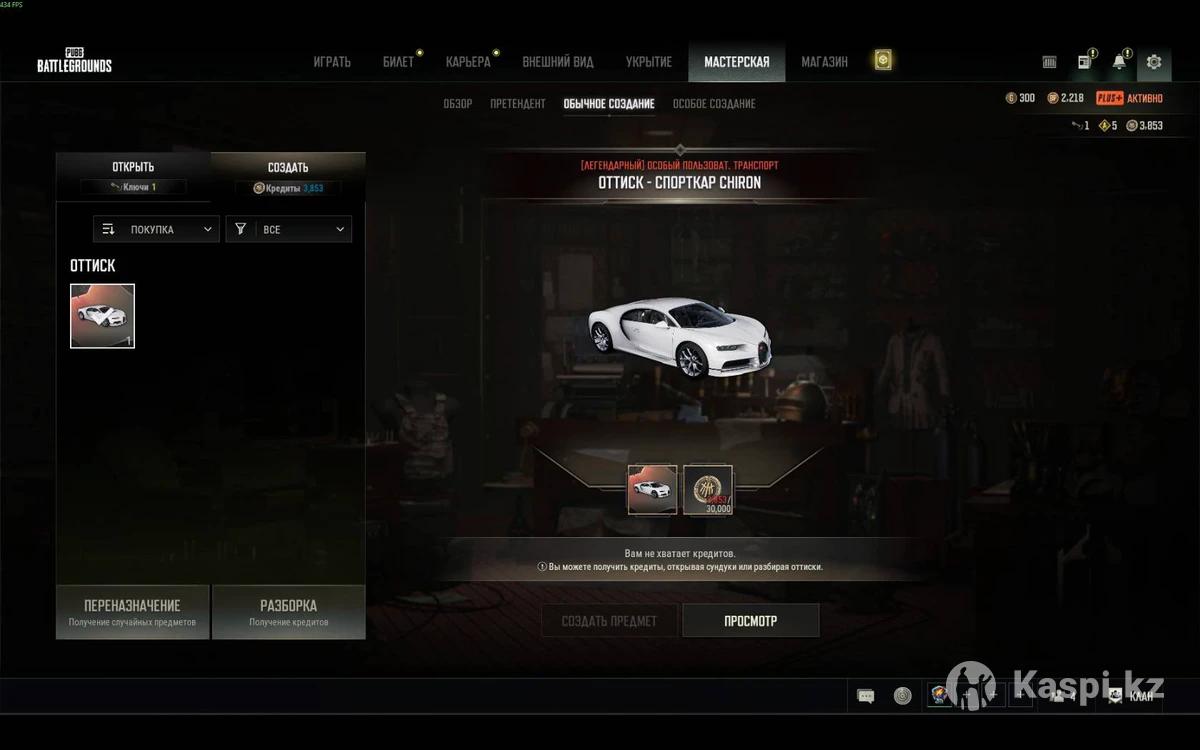Switch to the ОБЗОР sub-tab

click(x=458, y=104)
